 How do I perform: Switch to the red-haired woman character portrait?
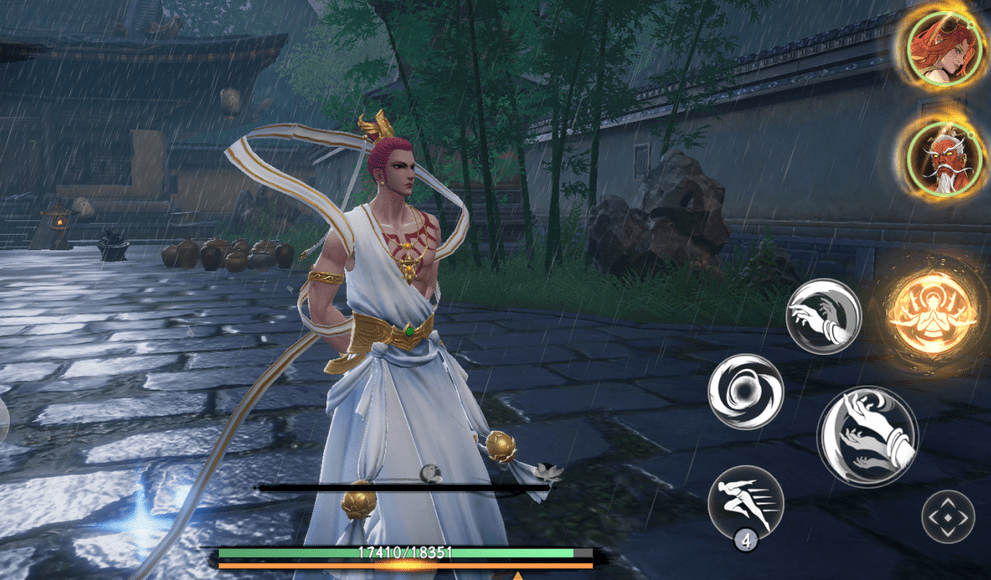point(941,46)
